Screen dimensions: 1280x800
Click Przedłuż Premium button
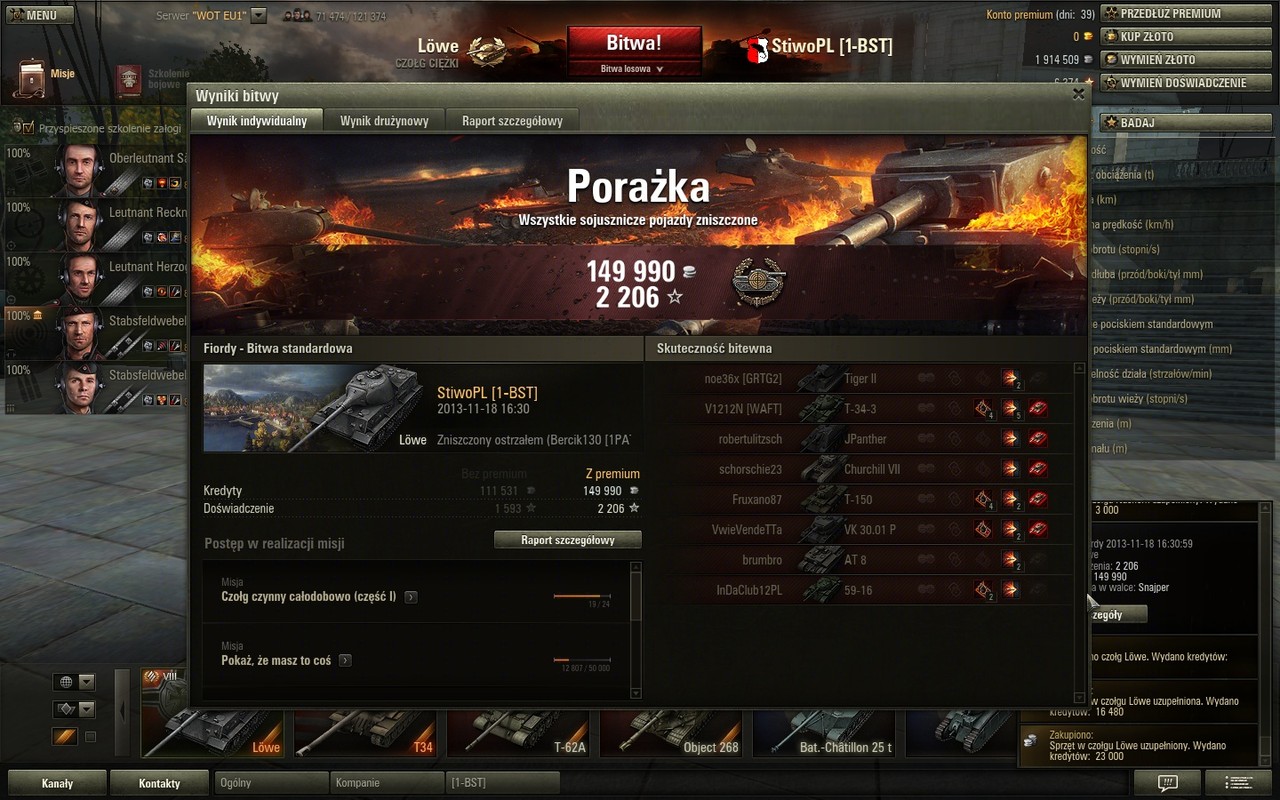(1171, 14)
